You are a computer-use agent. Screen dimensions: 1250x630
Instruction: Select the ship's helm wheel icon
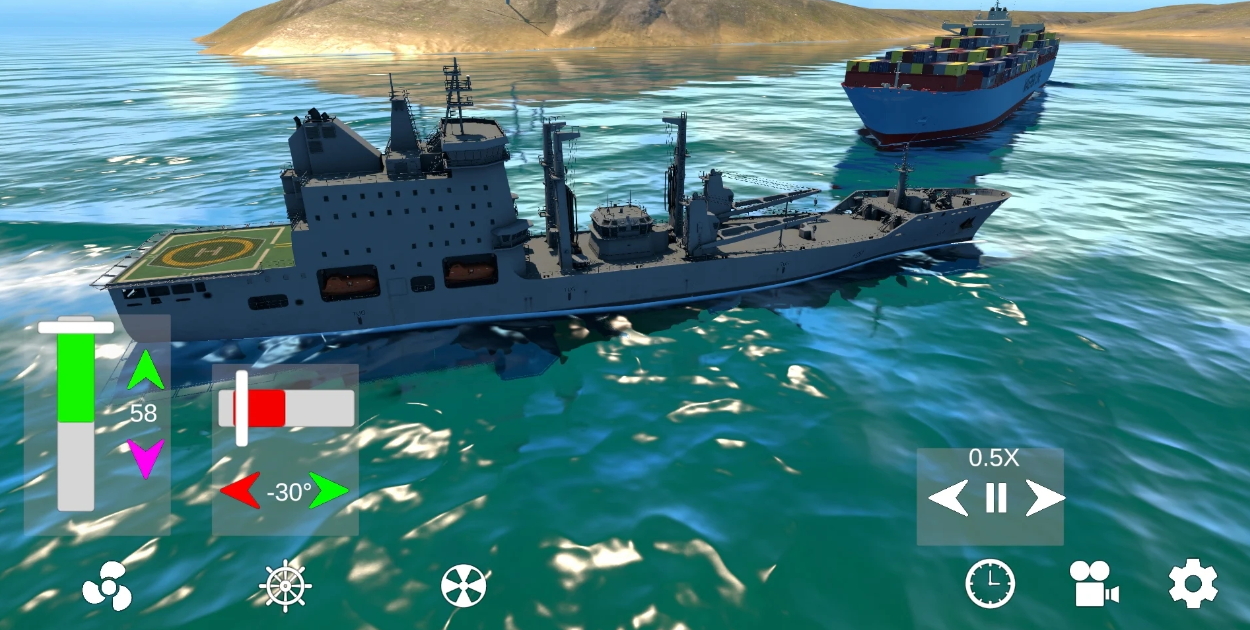click(x=285, y=585)
